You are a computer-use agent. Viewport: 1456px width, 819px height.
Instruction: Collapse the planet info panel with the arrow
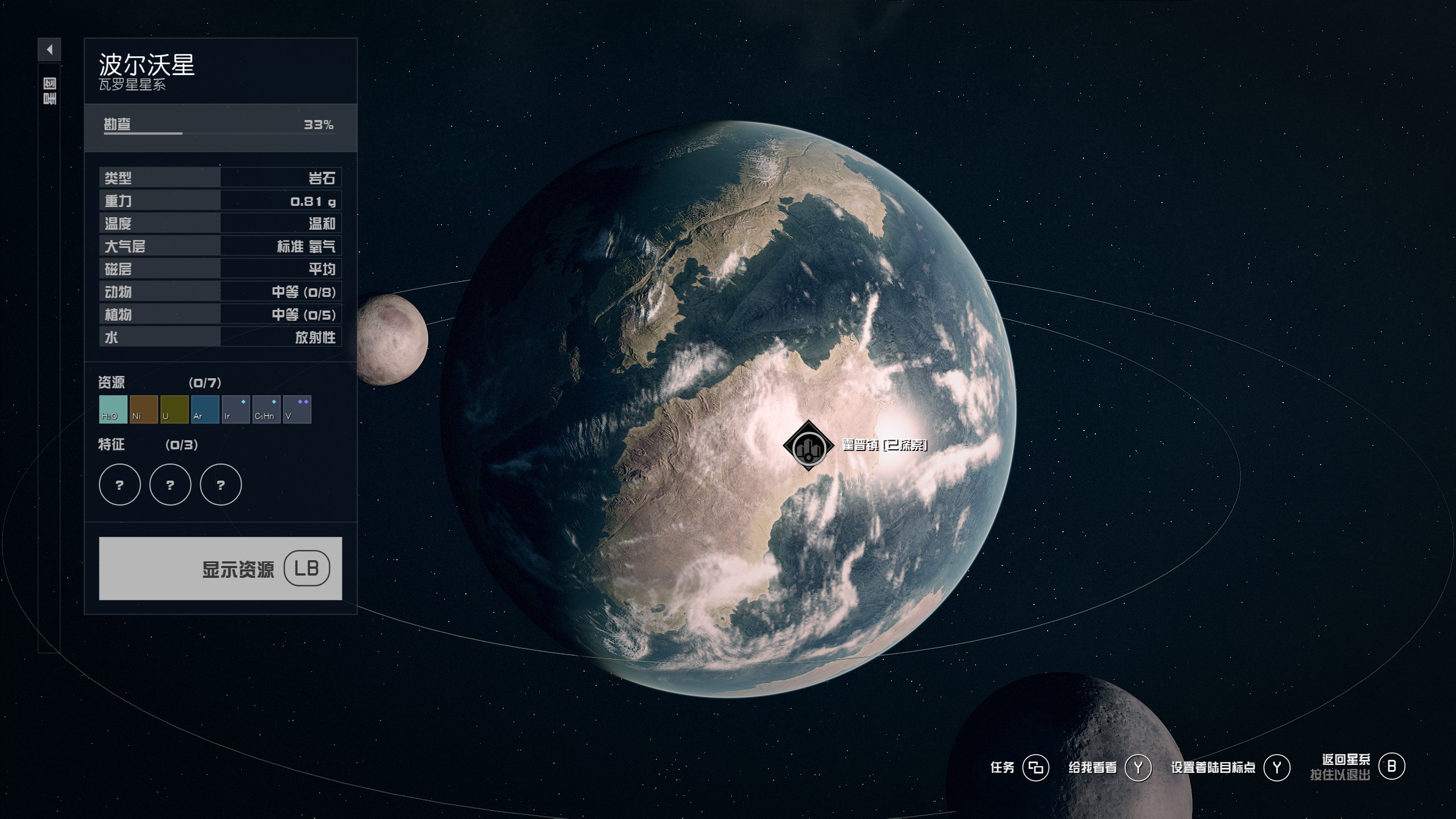[49, 49]
